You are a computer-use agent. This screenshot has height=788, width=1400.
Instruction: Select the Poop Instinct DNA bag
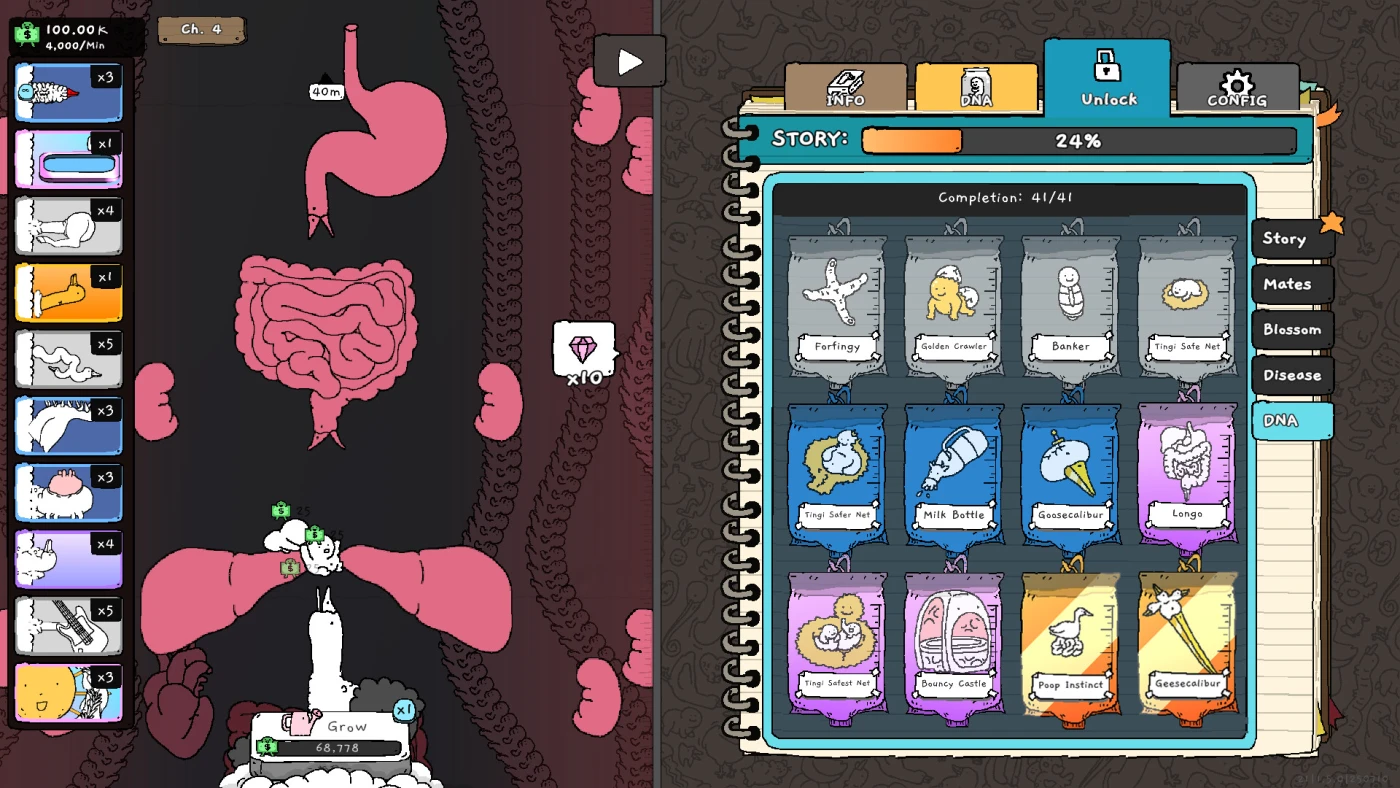coord(1070,644)
